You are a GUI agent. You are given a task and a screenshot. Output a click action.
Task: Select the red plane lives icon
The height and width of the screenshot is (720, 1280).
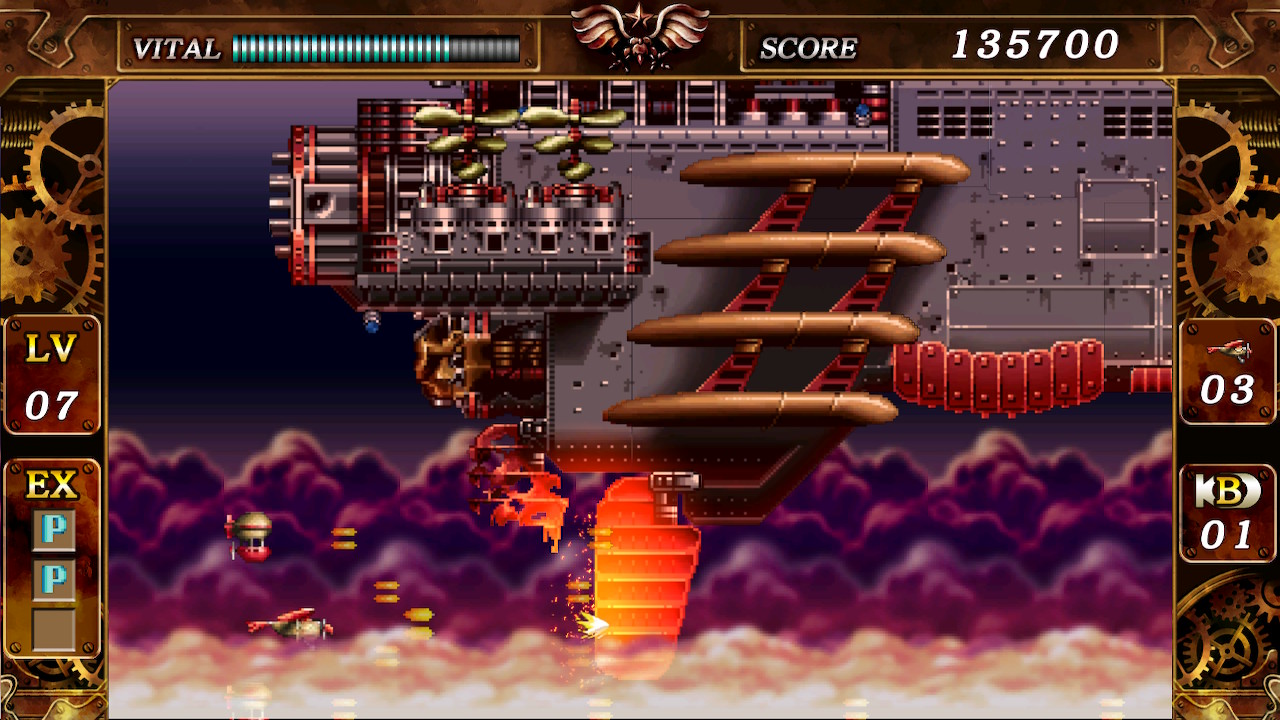(x=1228, y=349)
